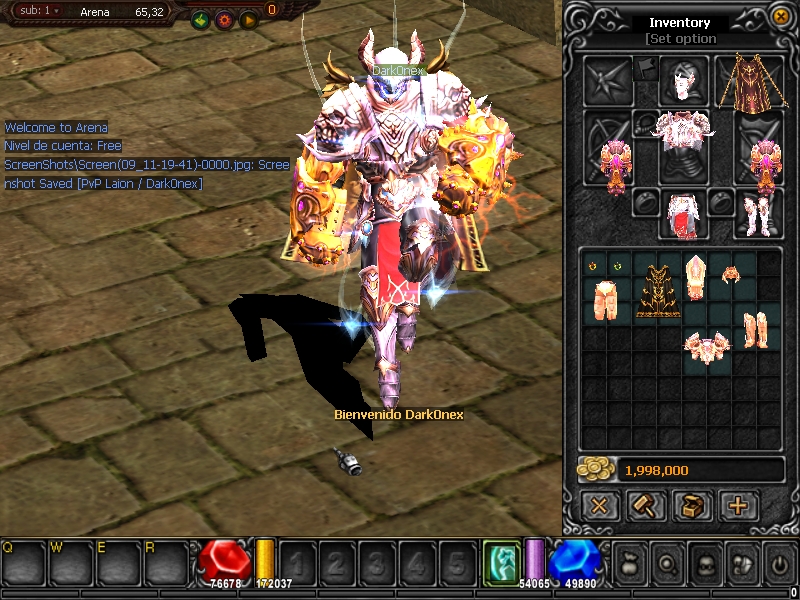Close the Inventory window
Image resolution: width=800 pixels, height=600 pixels.
781,16
